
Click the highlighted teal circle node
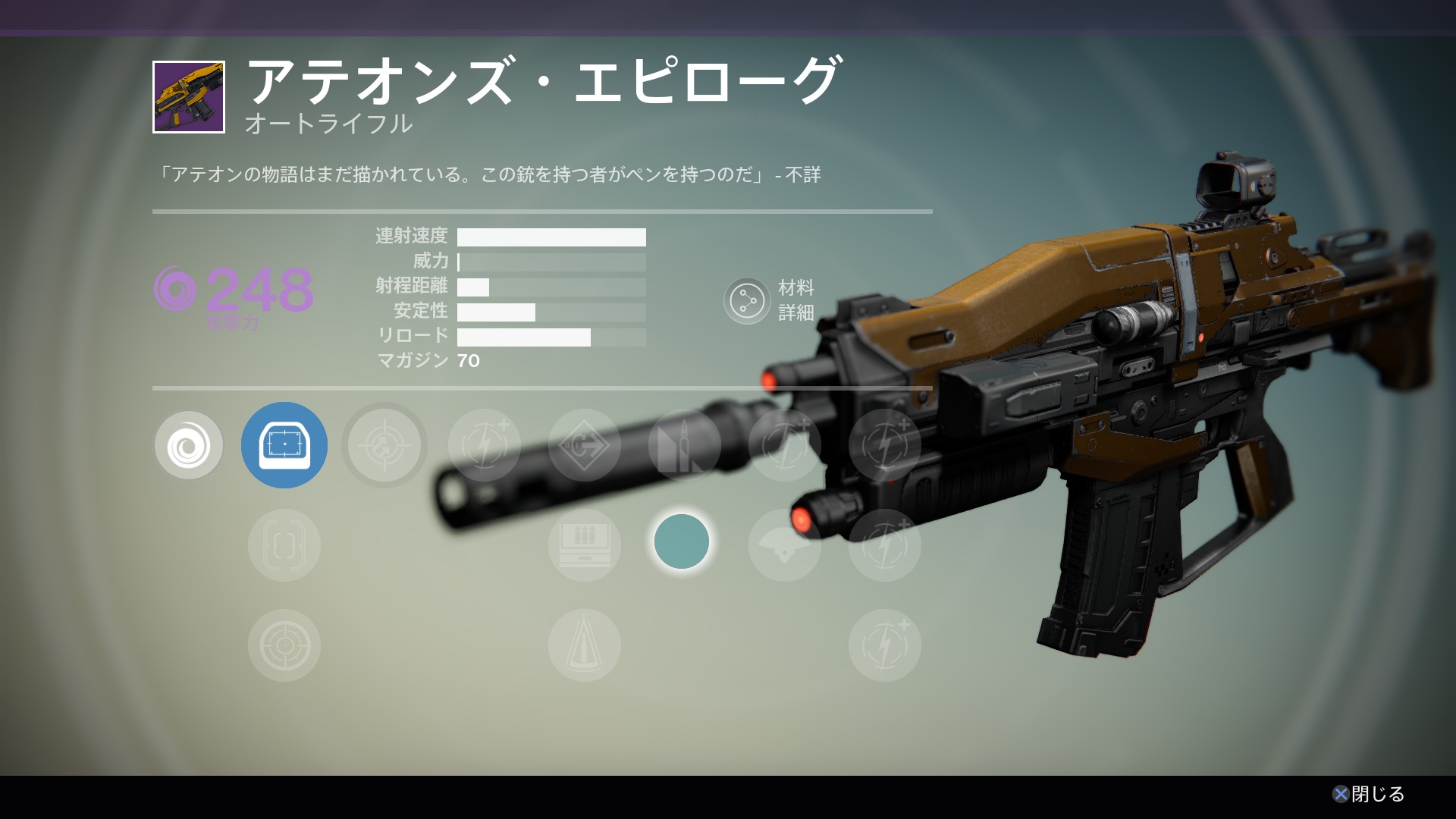(x=682, y=542)
